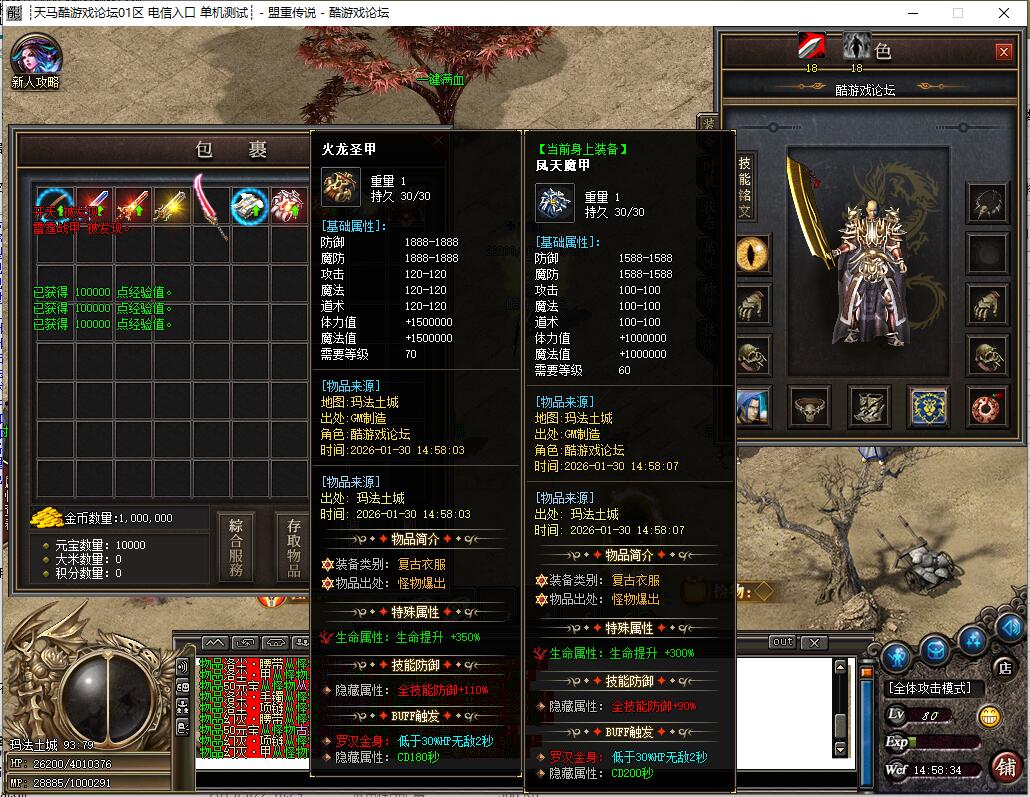Open the 技能铭文 skill inscription tab
Viewport: 1030px width, 797px height.
pyautogui.click(x=745, y=187)
